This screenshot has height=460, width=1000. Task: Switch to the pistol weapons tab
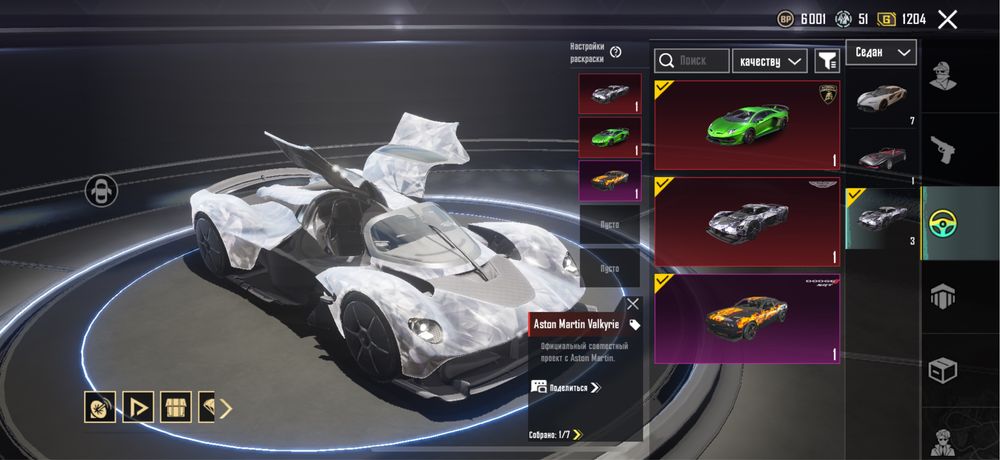click(x=942, y=148)
